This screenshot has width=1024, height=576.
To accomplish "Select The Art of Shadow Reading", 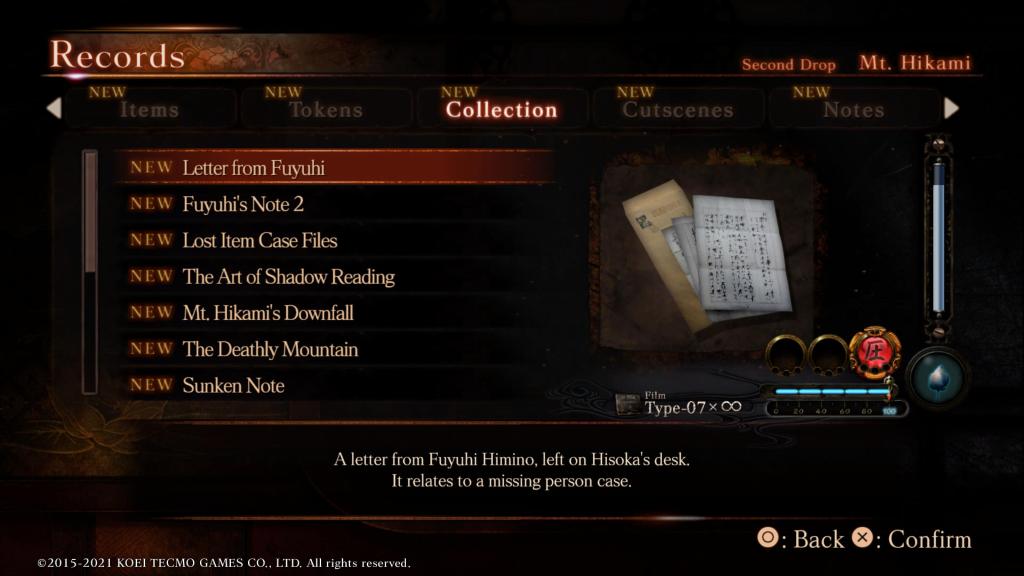I will pyautogui.click(x=288, y=277).
